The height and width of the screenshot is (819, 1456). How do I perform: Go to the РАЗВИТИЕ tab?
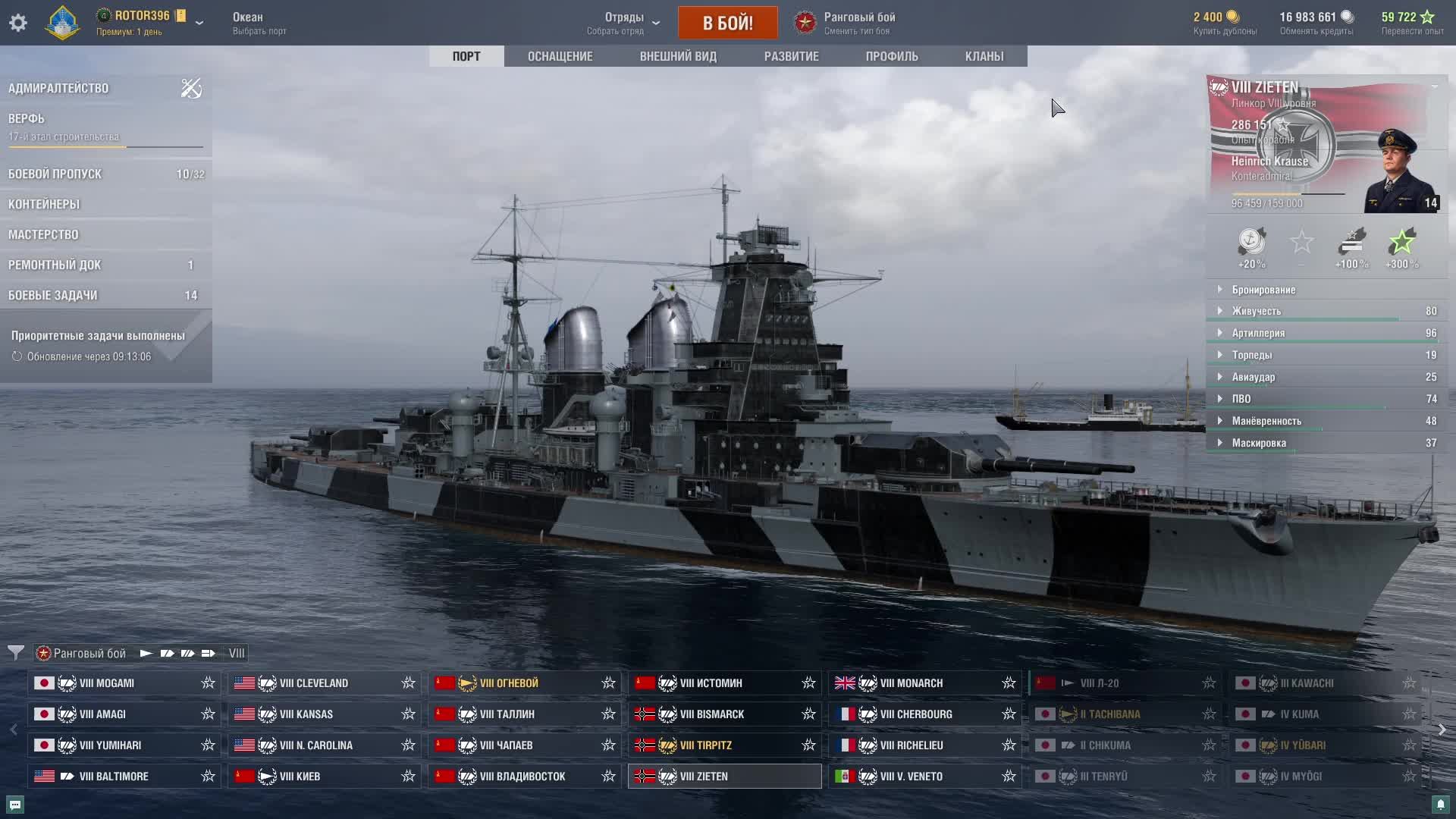click(x=791, y=56)
